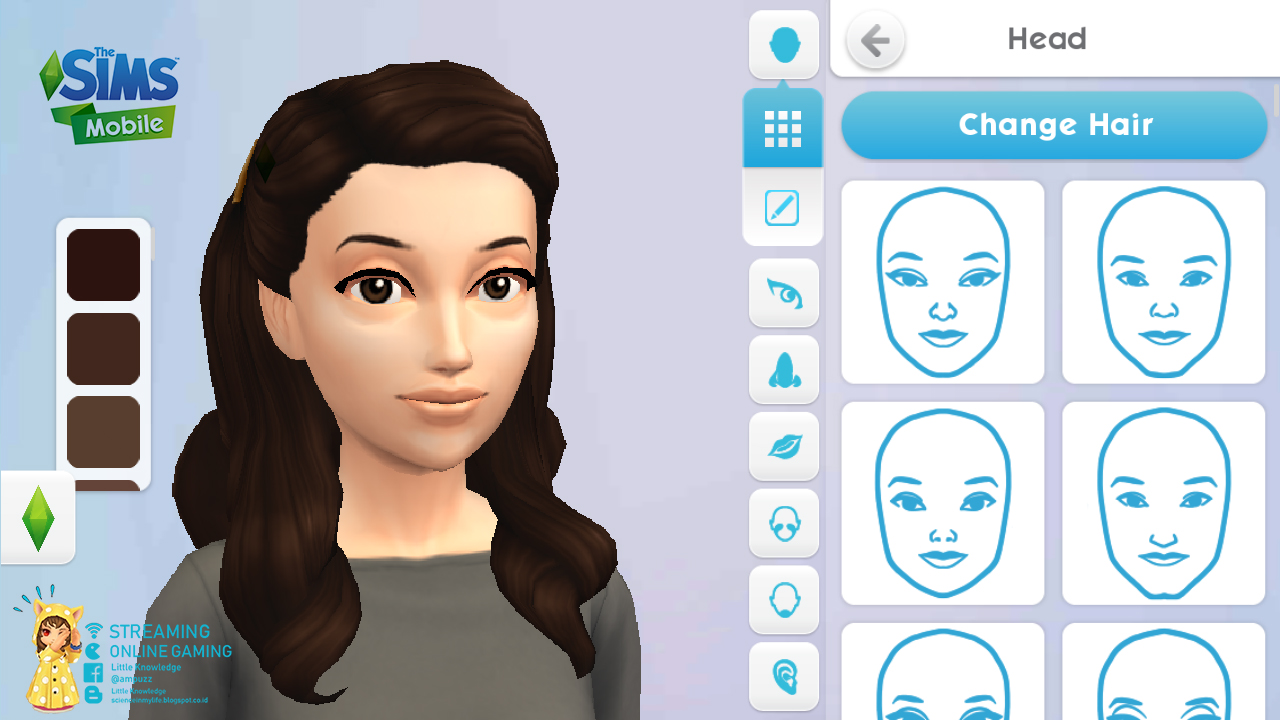Toggle the highlighted grid presets tab
This screenshot has height=720, width=1280.
coord(784,127)
